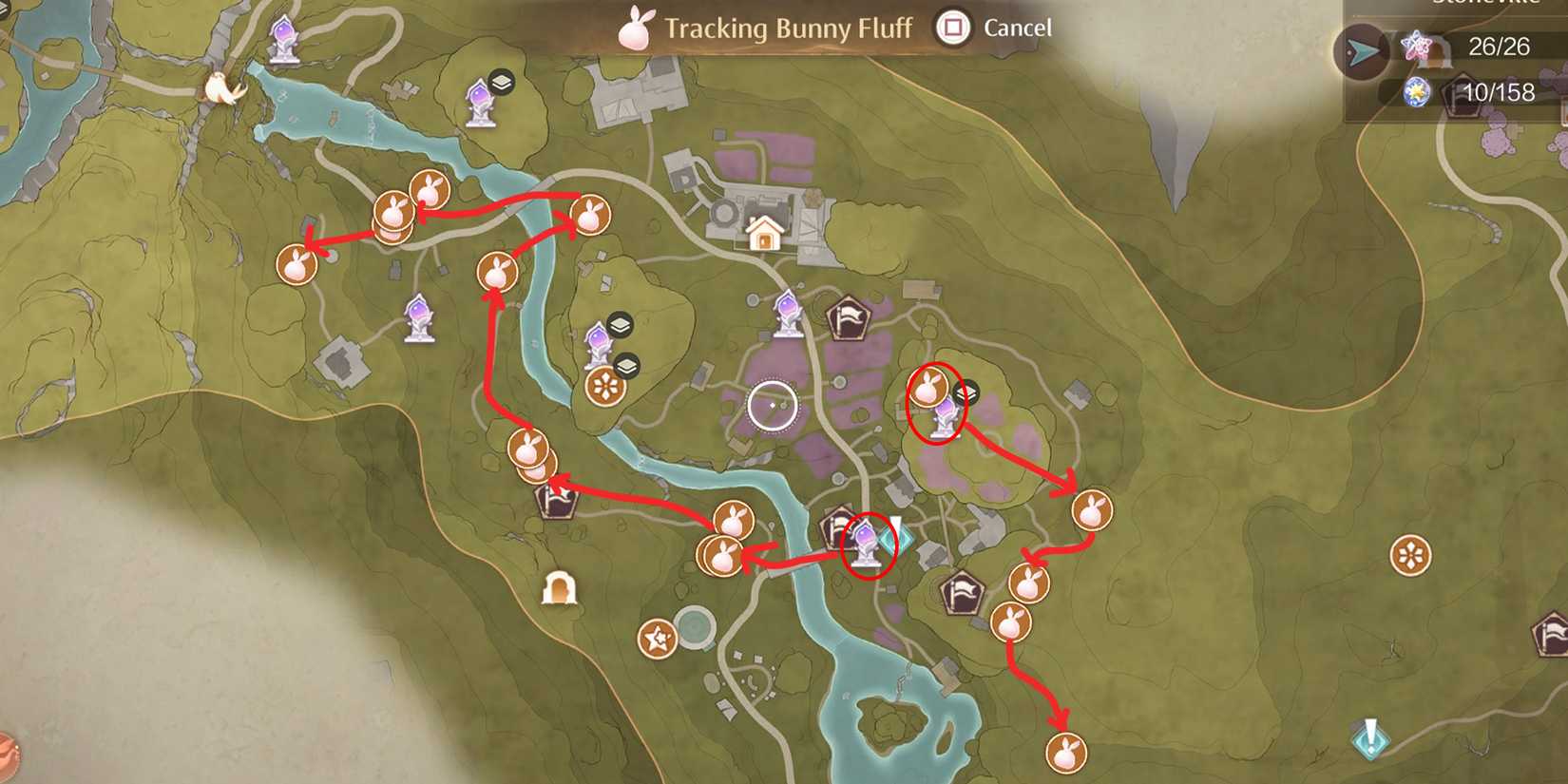Screen dimensions: 1568x784
Task: Click the Bling currency icon showing 10/158
Action: pyautogui.click(x=1416, y=93)
